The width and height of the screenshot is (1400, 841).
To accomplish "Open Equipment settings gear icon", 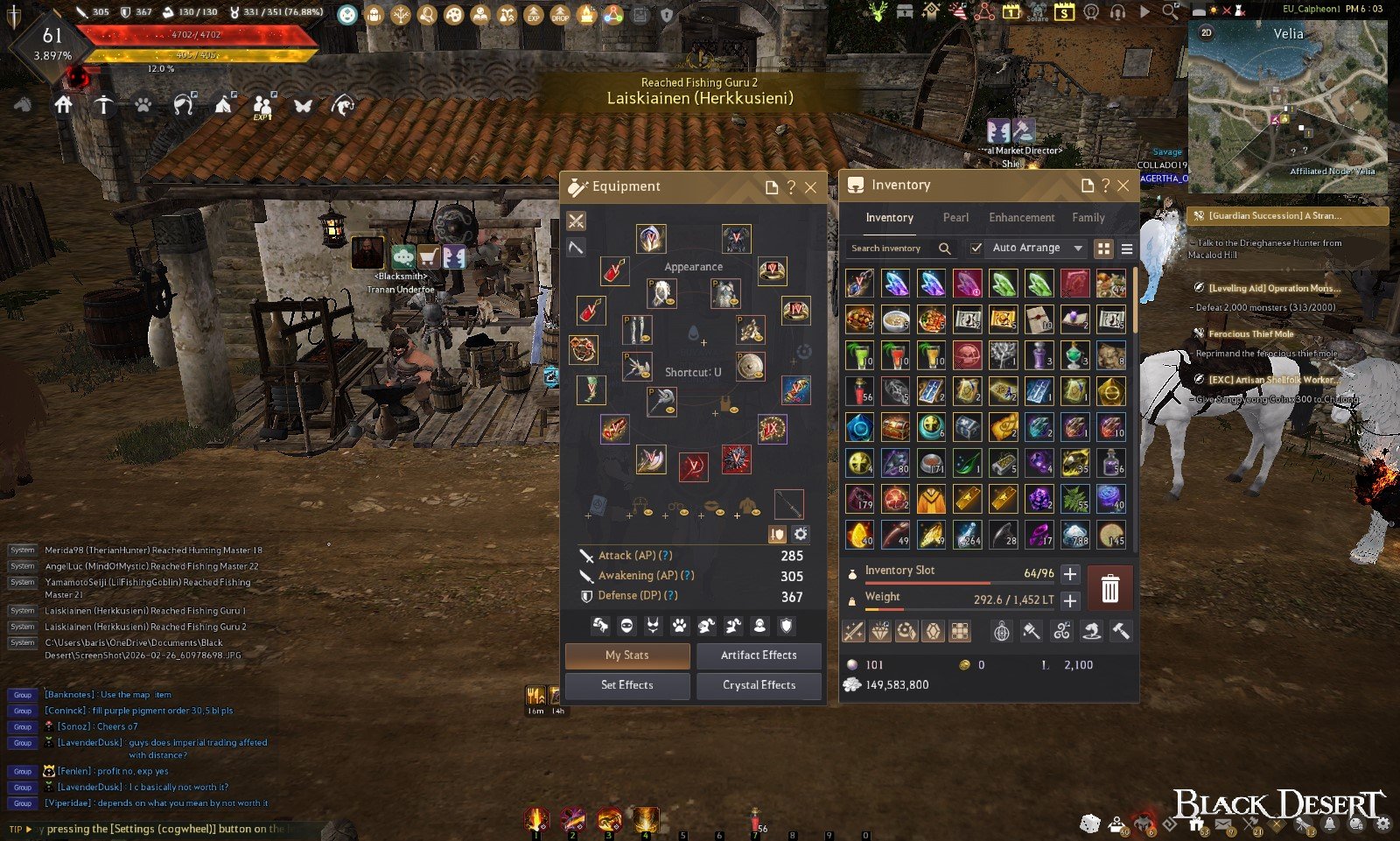I will coord(801,534).
